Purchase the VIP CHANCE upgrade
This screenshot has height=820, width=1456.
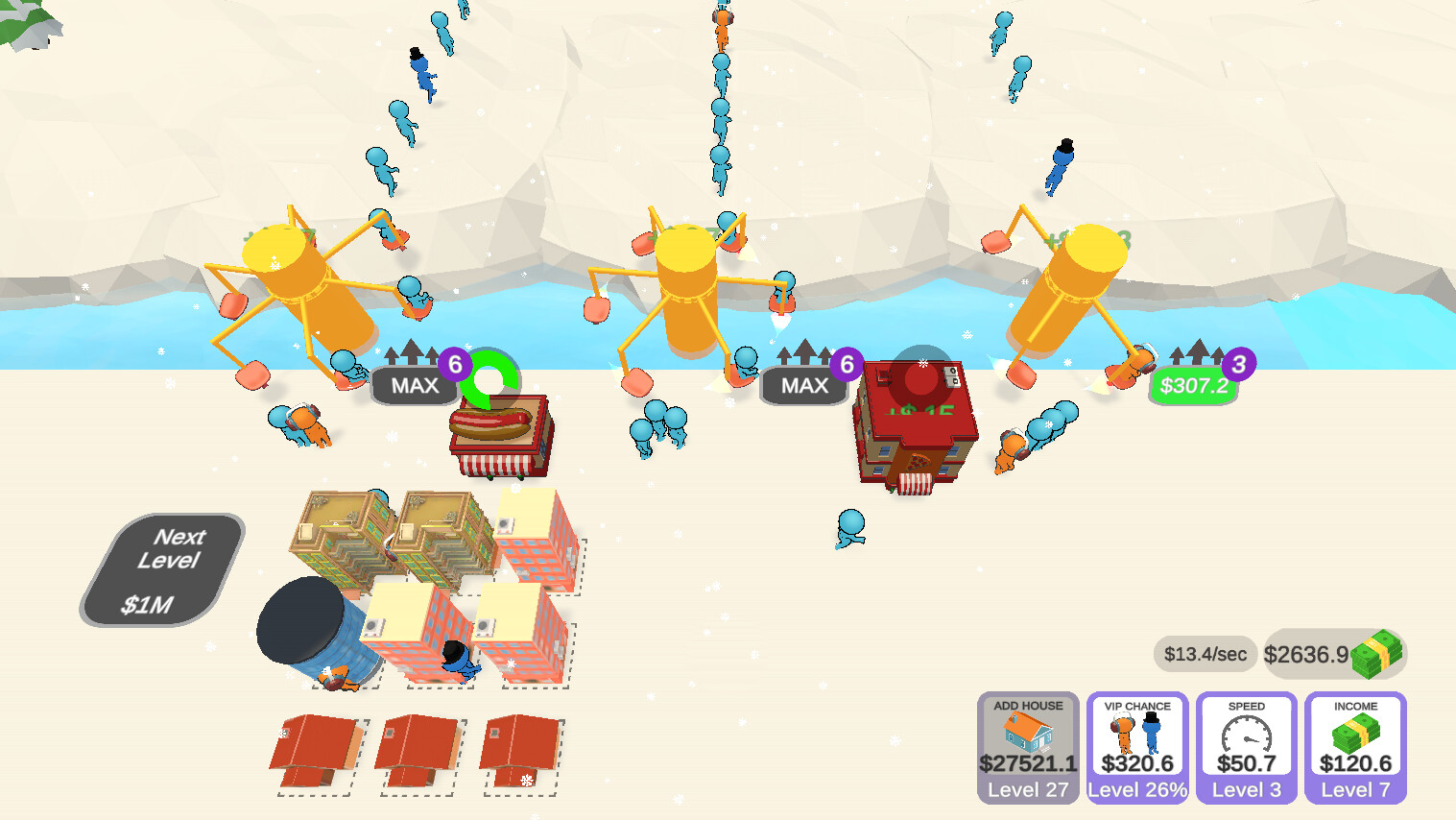click(x=1136, y=749)
